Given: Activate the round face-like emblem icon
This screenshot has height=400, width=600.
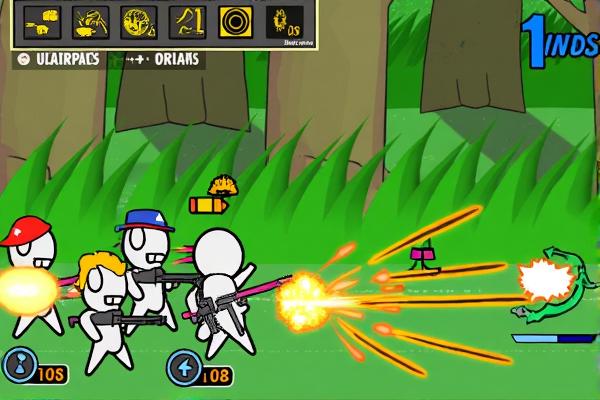Looking at the screenshot, I should [137, 20].
